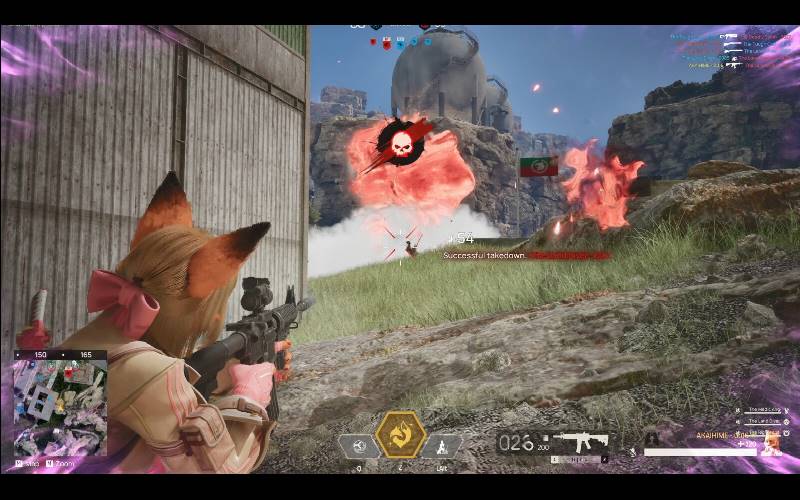Click the player portrait avatar
The height and width of the screenshot is (500, 800).
point(771,443)
